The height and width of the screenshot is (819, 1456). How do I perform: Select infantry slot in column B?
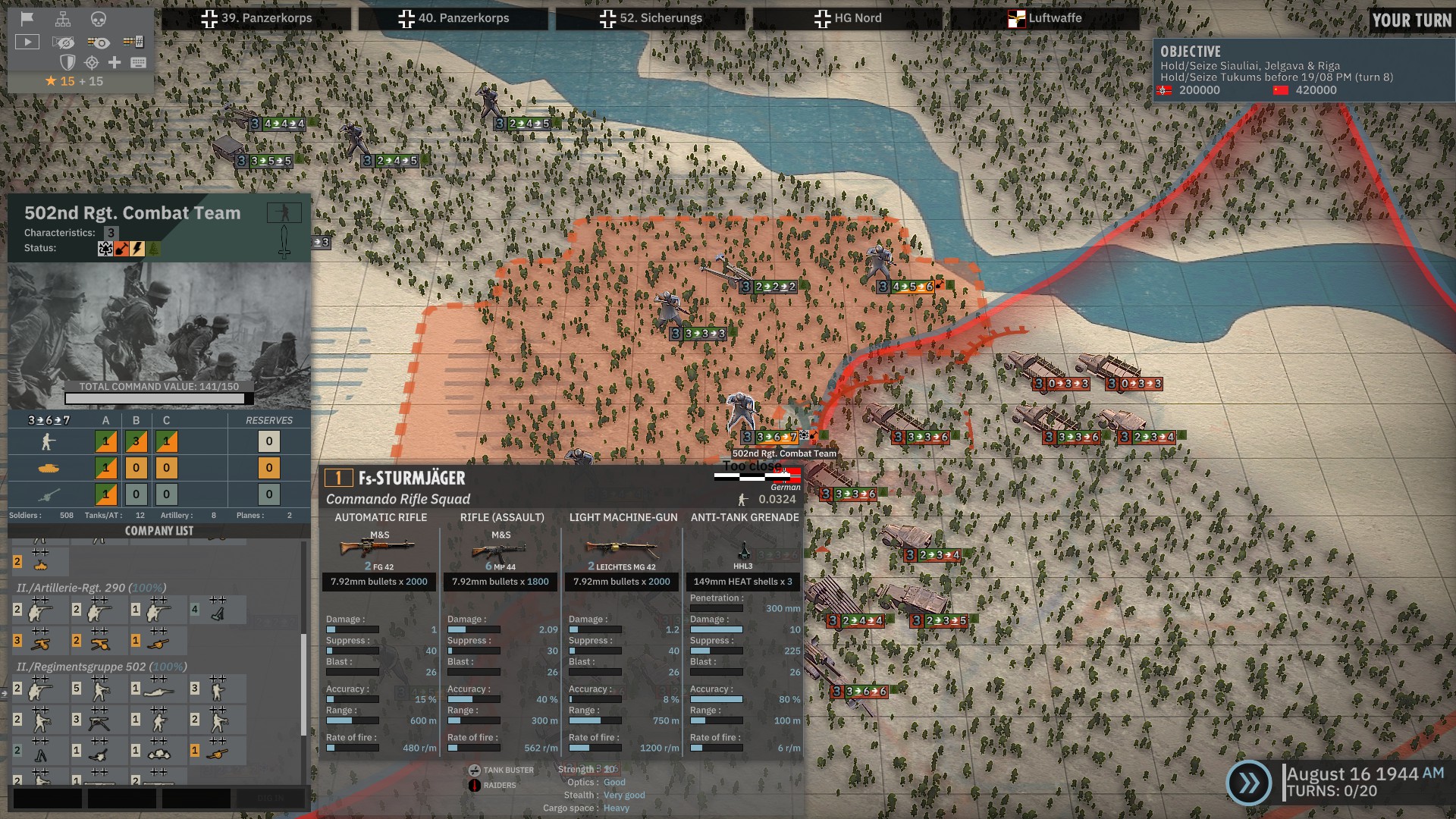[136, 441]
